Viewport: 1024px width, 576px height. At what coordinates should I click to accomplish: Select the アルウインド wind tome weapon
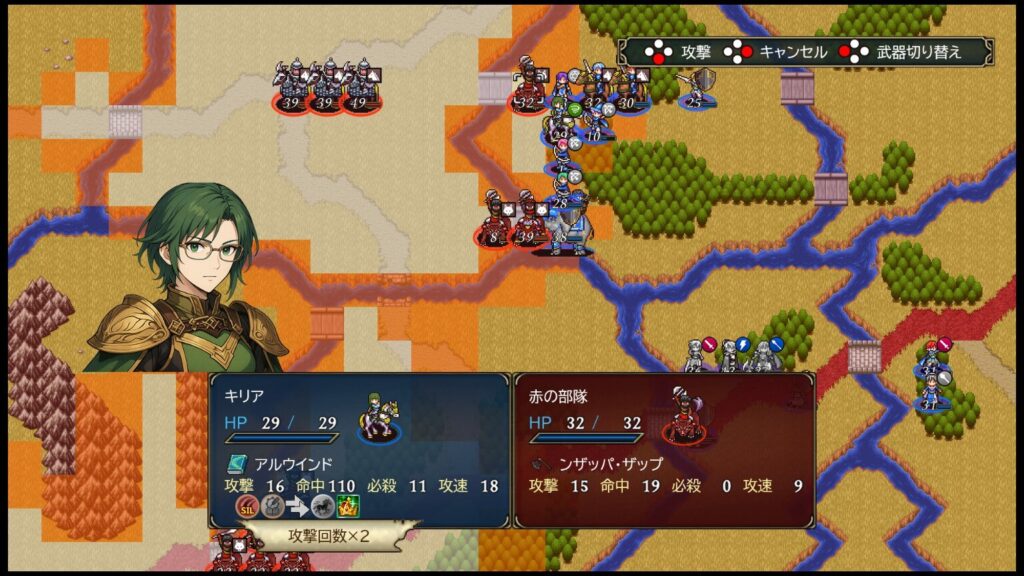282,464
